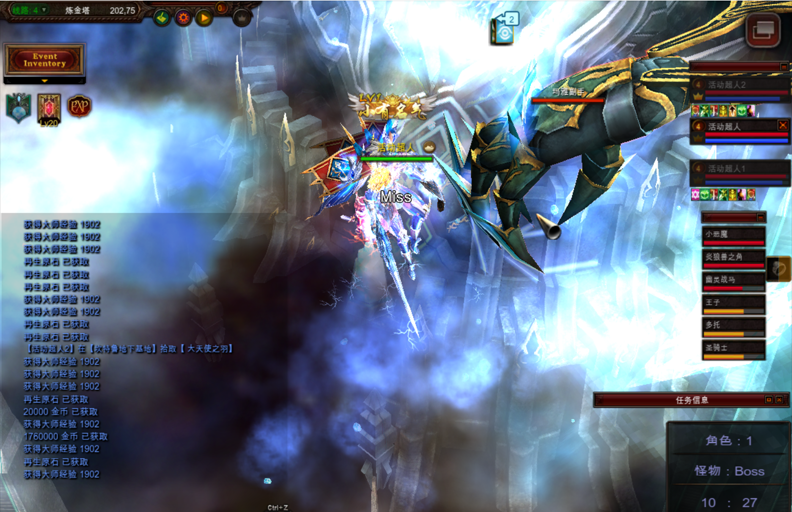Click the green diamond icon in top bar
The image size is (792, 512).
coord(162,17)
